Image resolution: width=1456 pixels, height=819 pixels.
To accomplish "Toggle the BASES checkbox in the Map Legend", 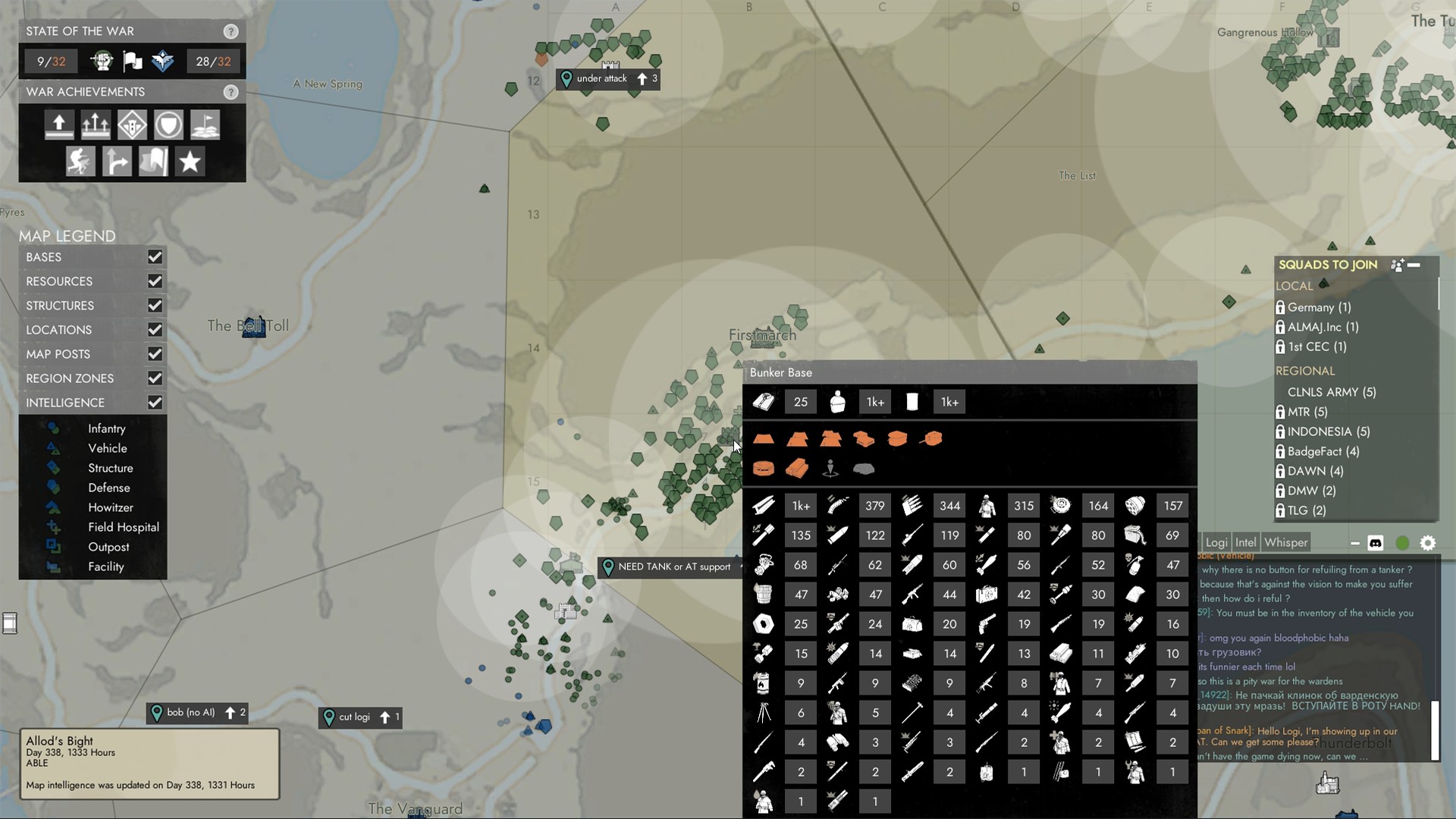I will [155, 257].
